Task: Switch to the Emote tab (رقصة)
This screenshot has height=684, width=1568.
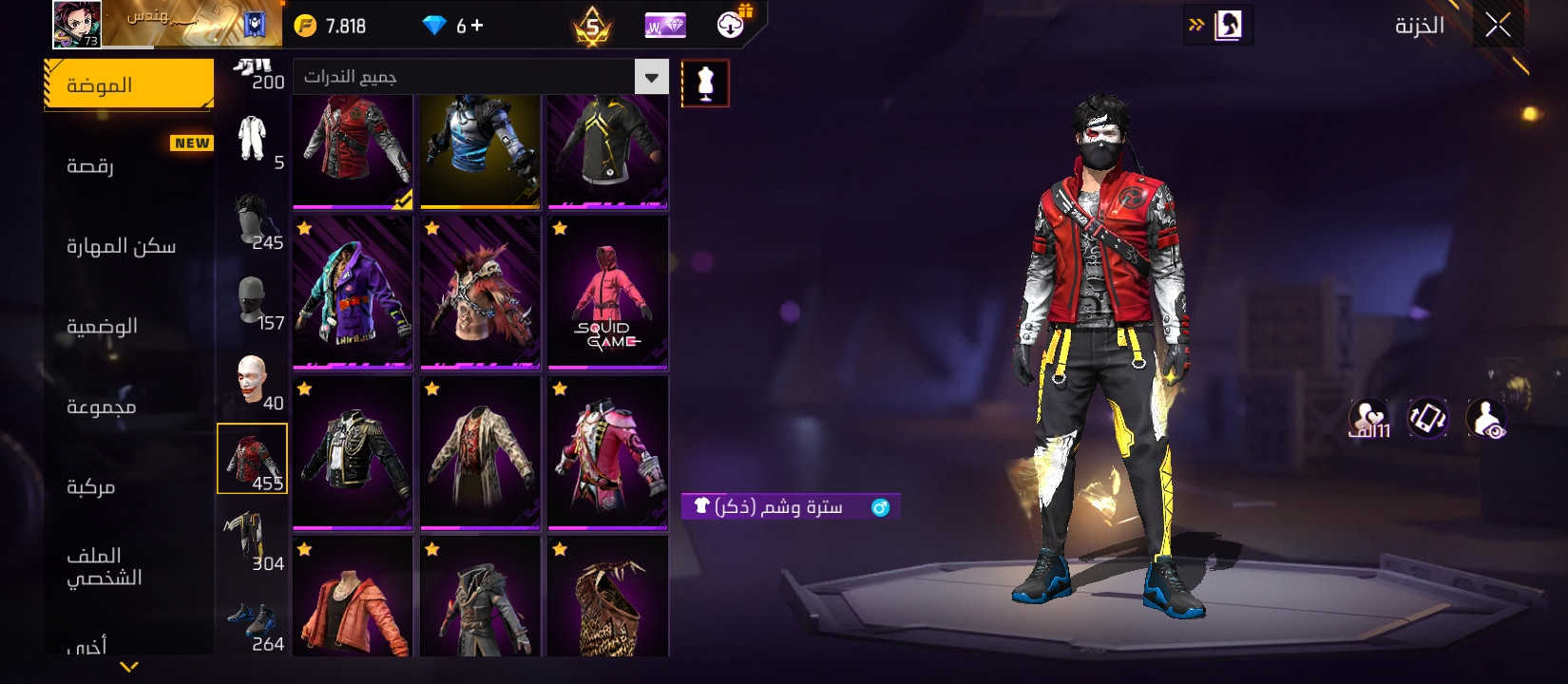Action: pyautogui.click(x=90, y=166)
